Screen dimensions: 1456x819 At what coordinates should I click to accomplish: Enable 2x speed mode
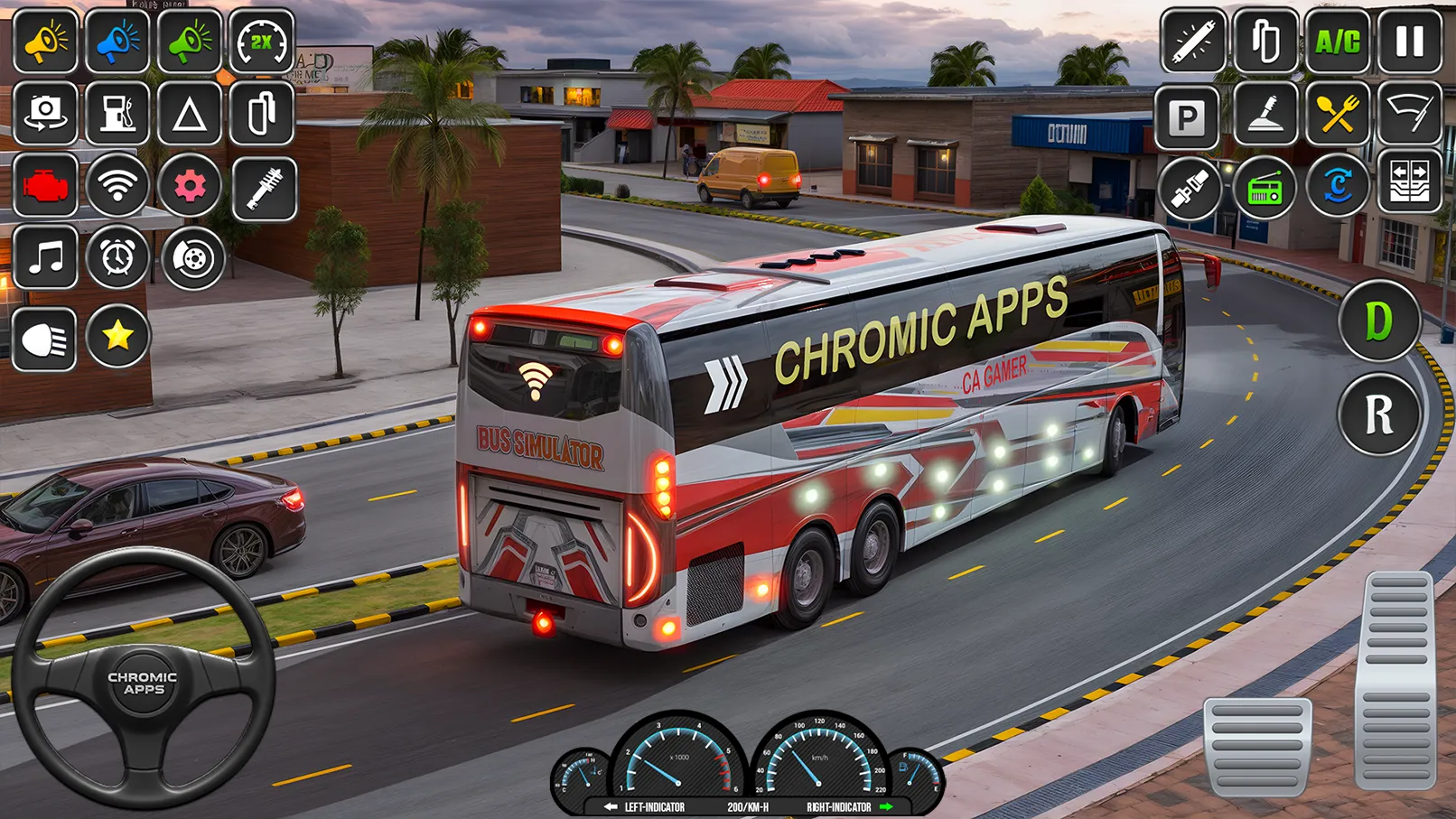(260, 41)
